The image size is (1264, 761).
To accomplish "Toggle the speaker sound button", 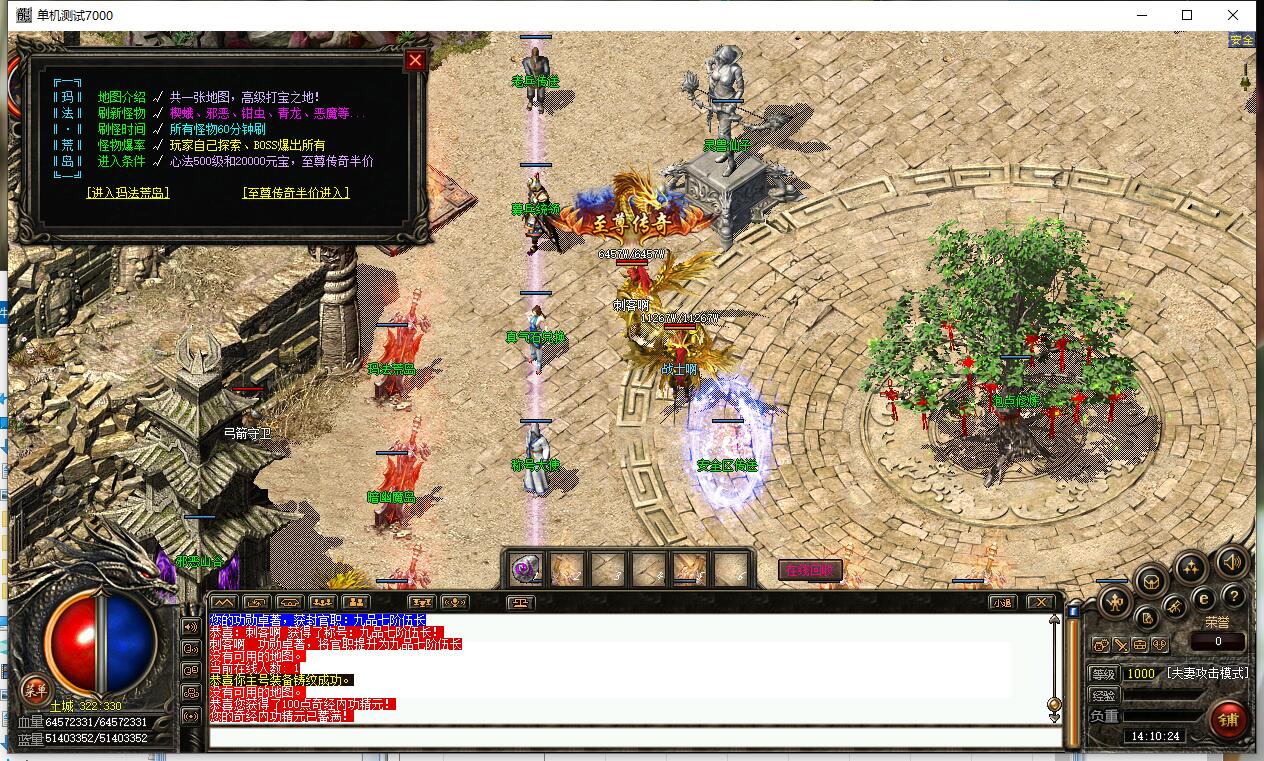I will point(1233,564).
